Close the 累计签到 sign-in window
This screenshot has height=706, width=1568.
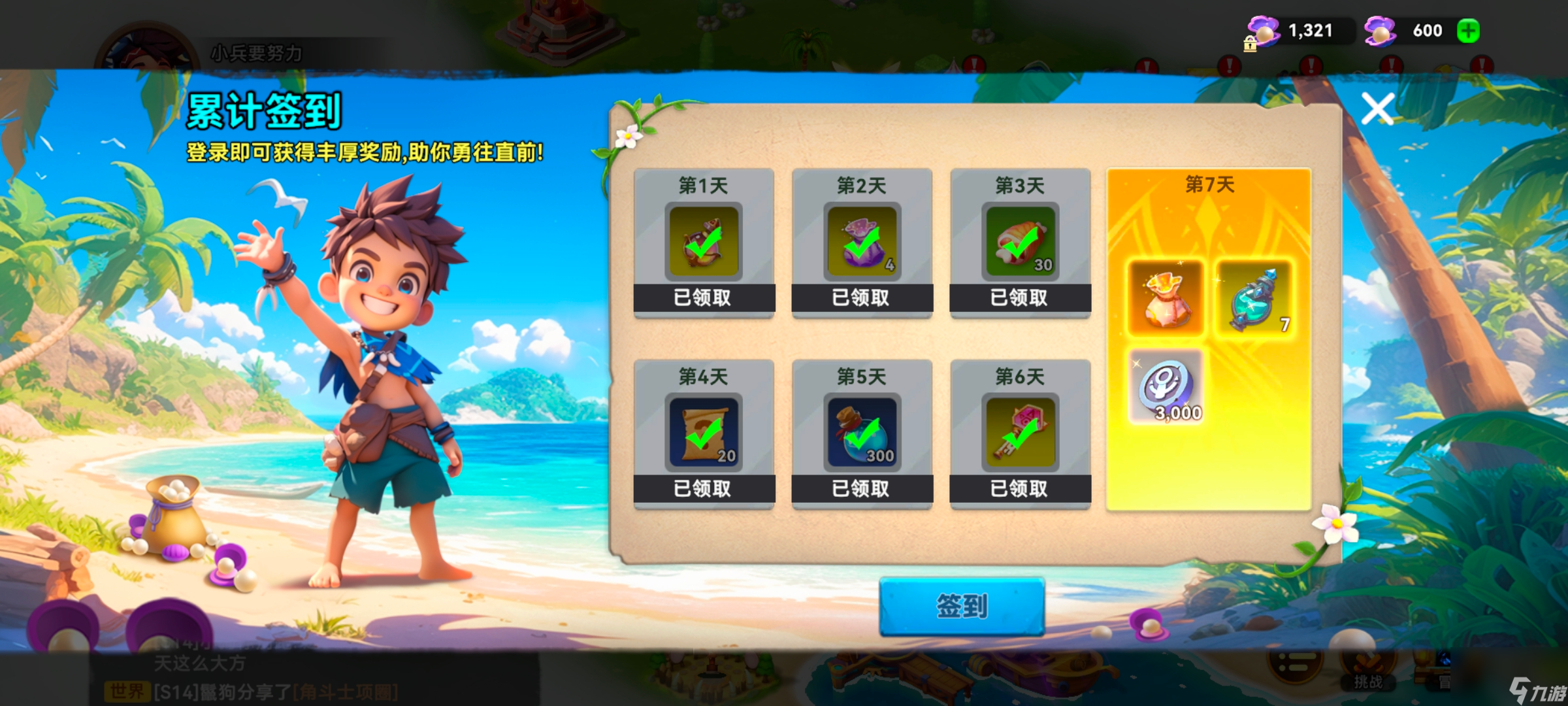point(1379,109)
